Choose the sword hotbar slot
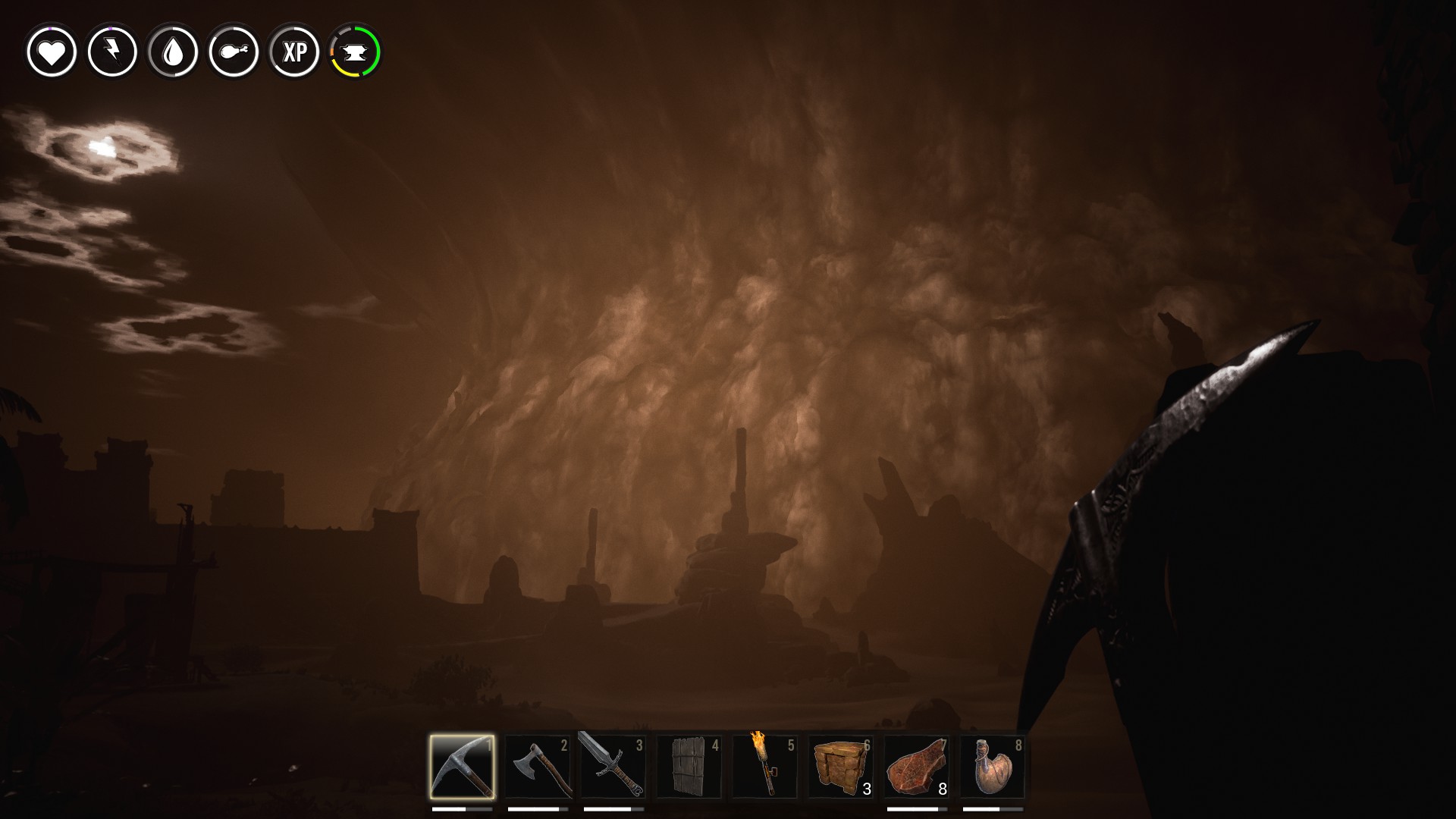1456x819 pixels. (613, 767)
